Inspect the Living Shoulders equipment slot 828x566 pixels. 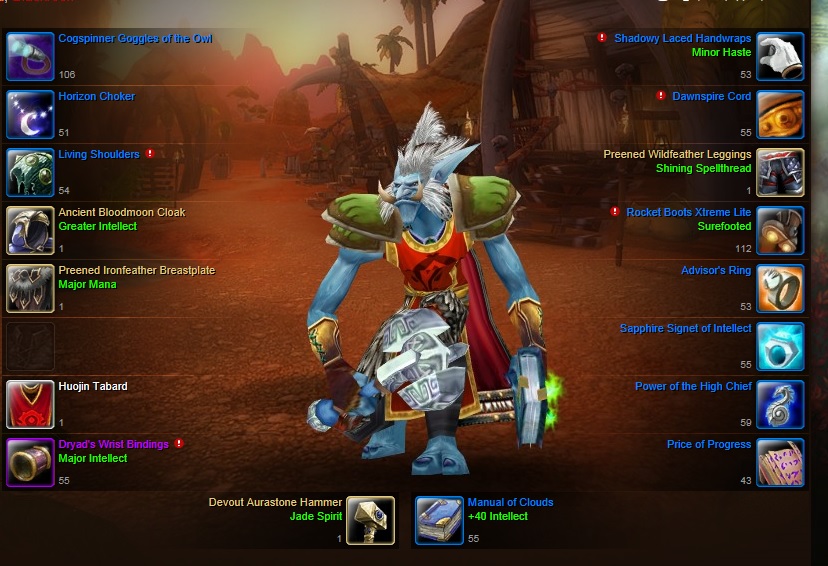[x=30, y=172]
